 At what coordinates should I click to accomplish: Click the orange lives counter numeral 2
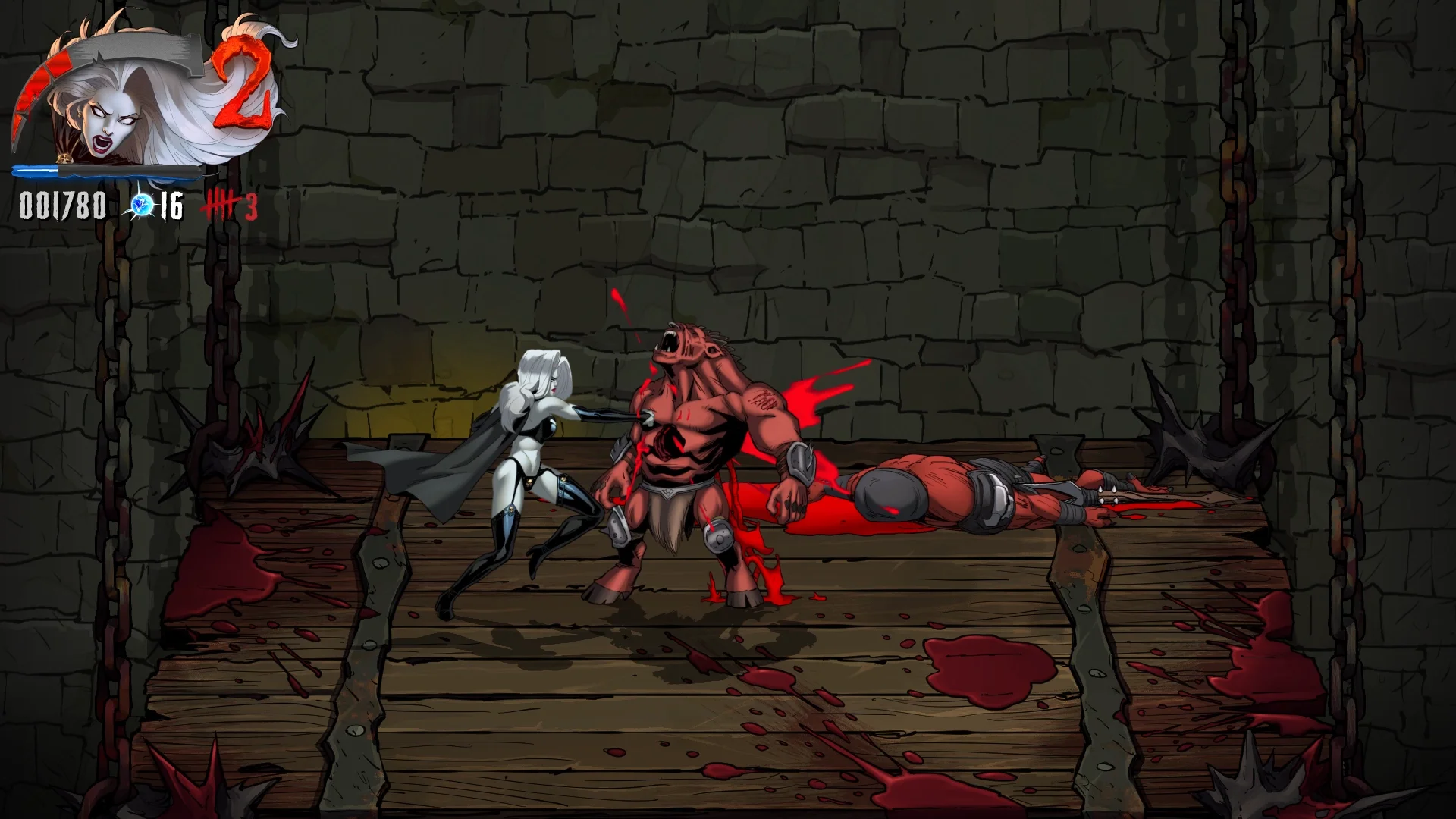[x=244, y=83]
